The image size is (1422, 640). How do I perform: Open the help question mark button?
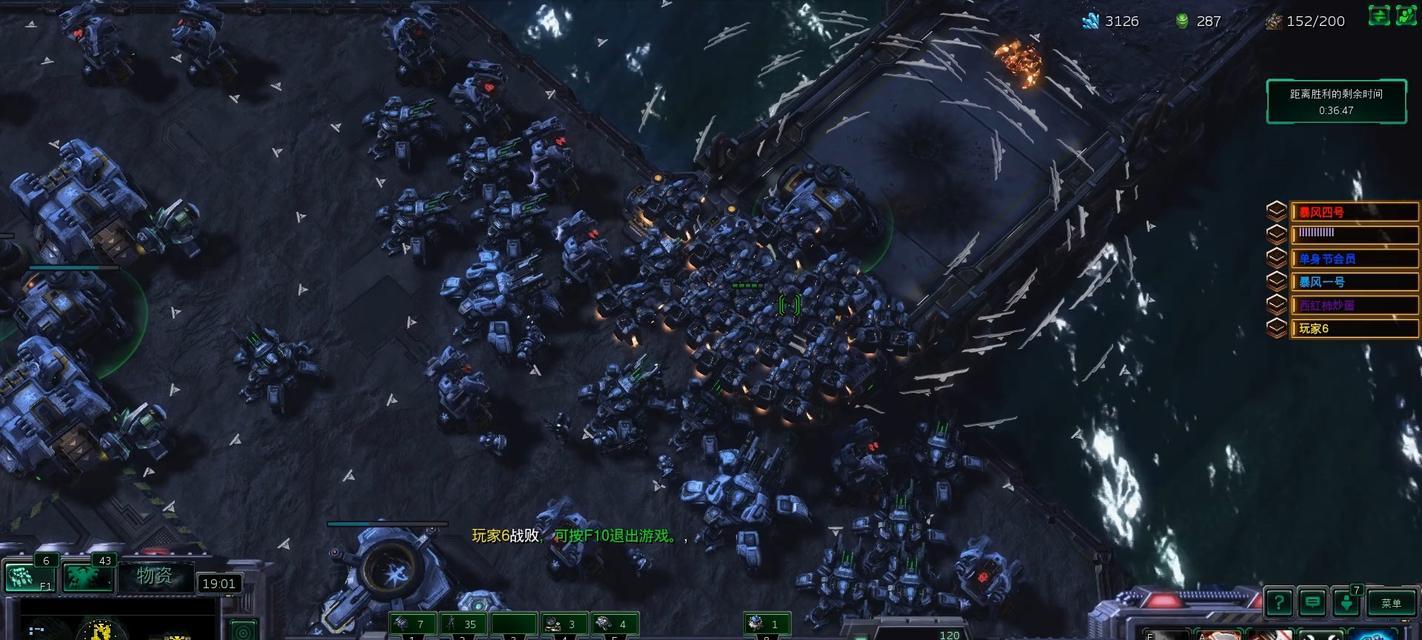pos(1278,602)
